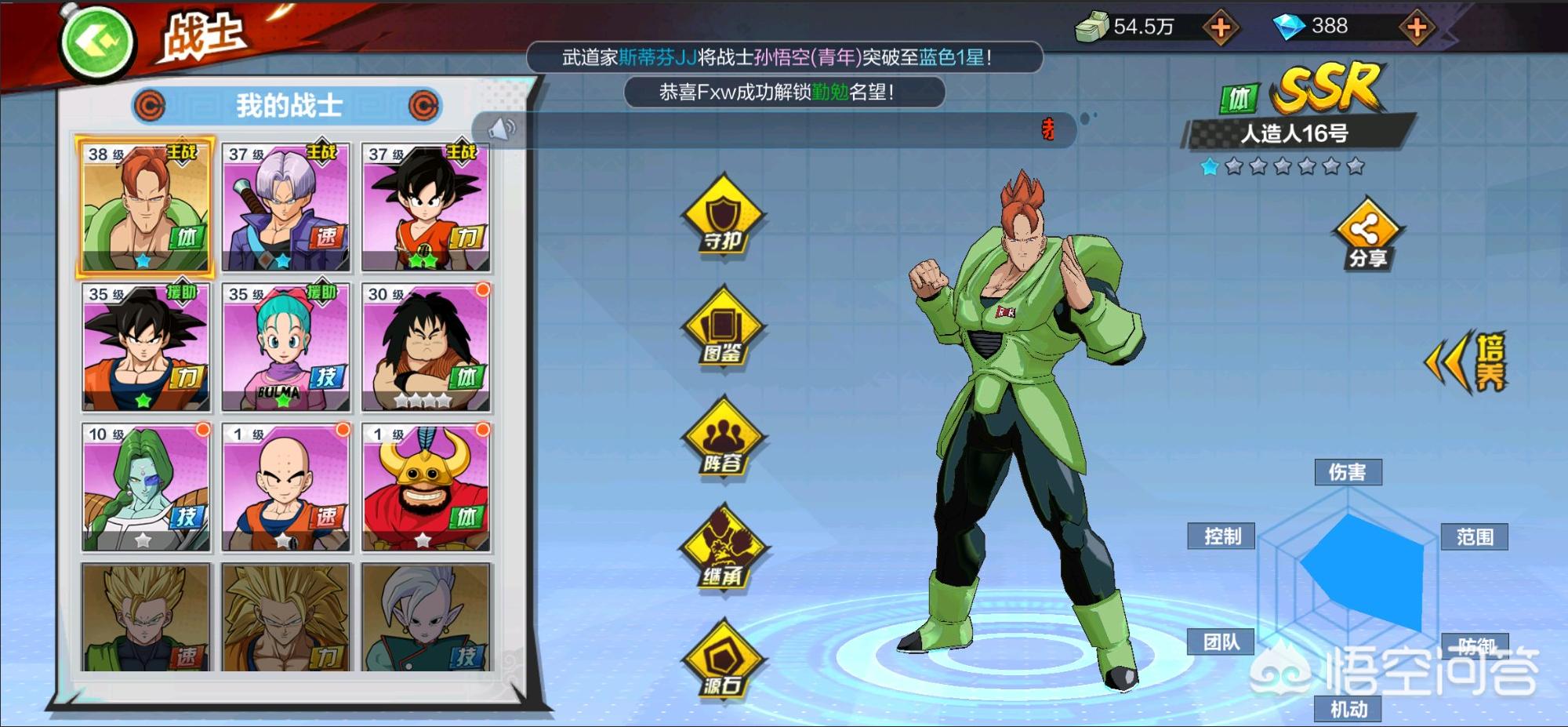Image resolution: width=1568 pixels, height=727 pixels.
Task: Select the green-haired Zarbon card
Action: [x=145, y=487]
